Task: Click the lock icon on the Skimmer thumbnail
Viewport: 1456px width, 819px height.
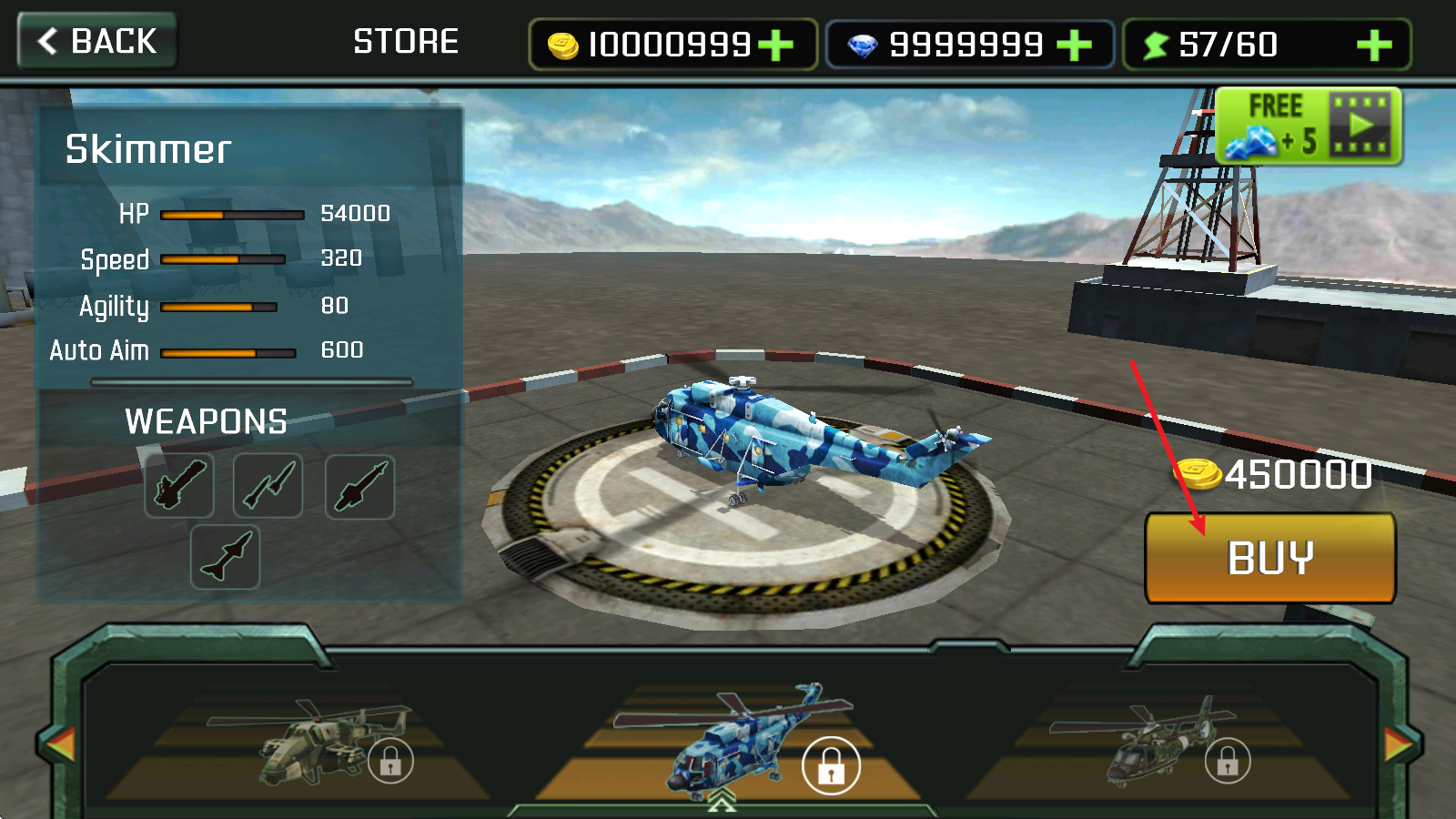Action: click(x=828, y=765)
